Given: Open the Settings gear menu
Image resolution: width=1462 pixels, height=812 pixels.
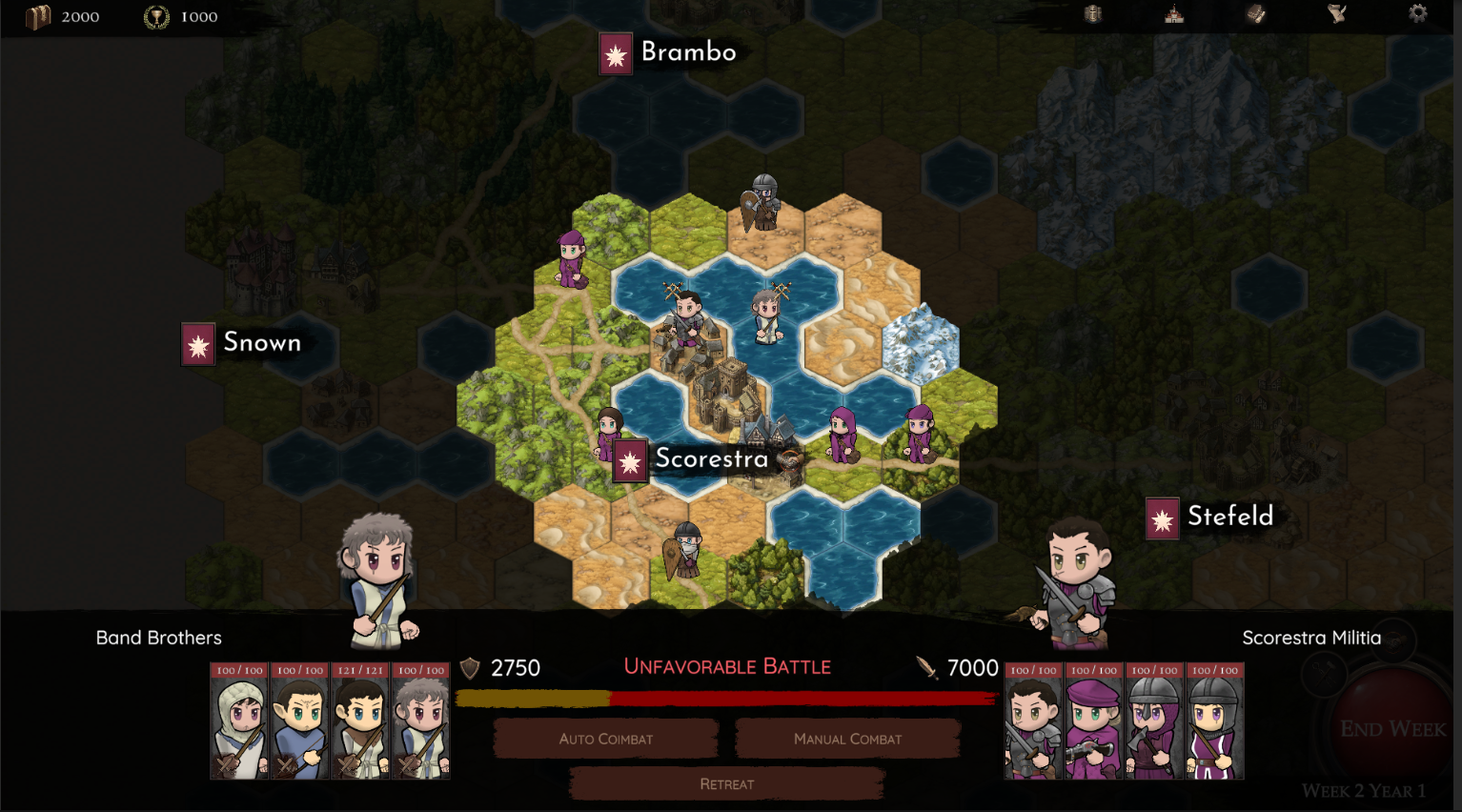Looking at the screenshot, I should click(x=1417, y=14).
